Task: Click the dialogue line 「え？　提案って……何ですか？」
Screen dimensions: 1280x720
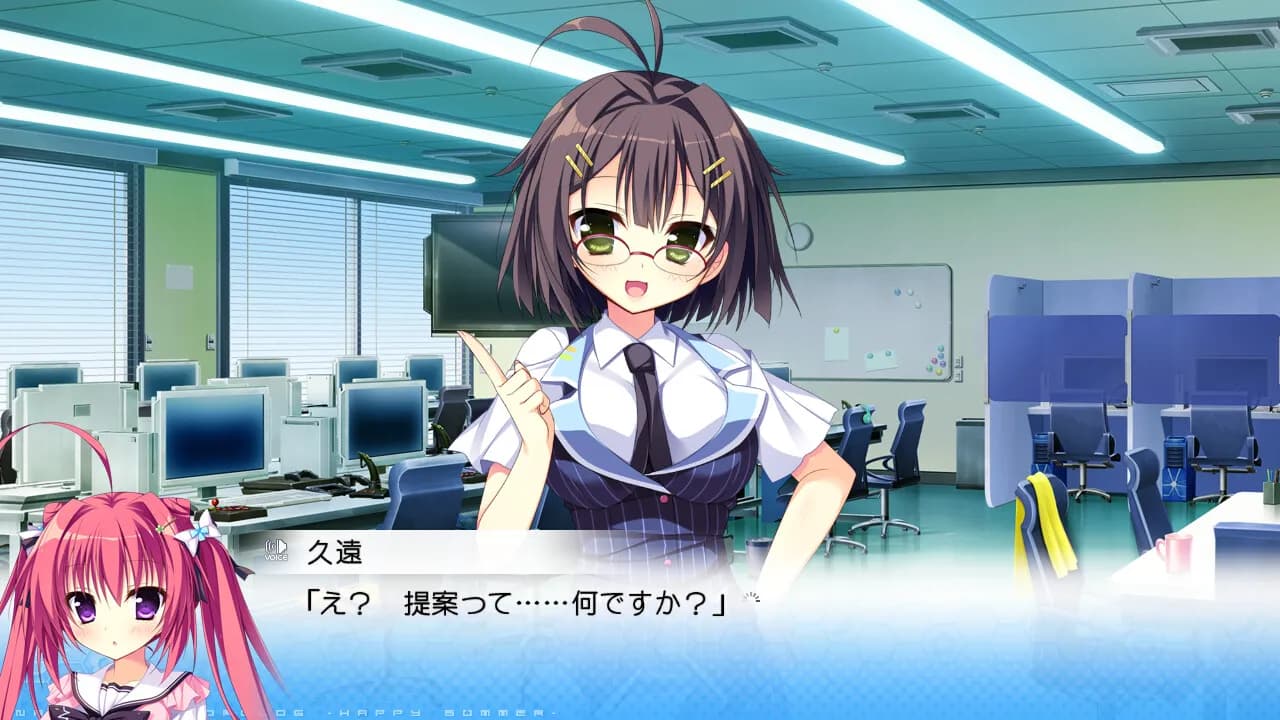Action: tap(500, 600)
